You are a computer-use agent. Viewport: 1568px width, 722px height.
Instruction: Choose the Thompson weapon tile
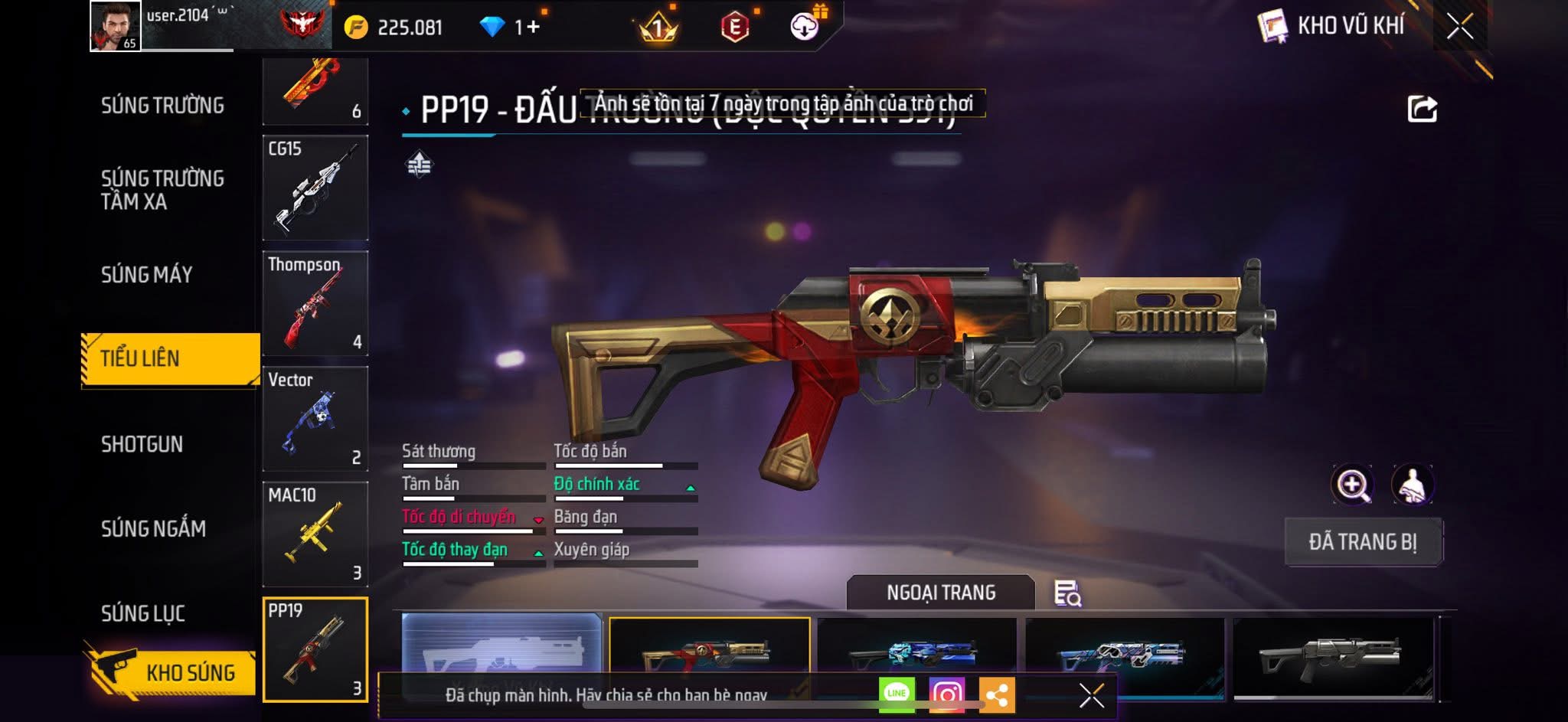[x=315, y=304]
